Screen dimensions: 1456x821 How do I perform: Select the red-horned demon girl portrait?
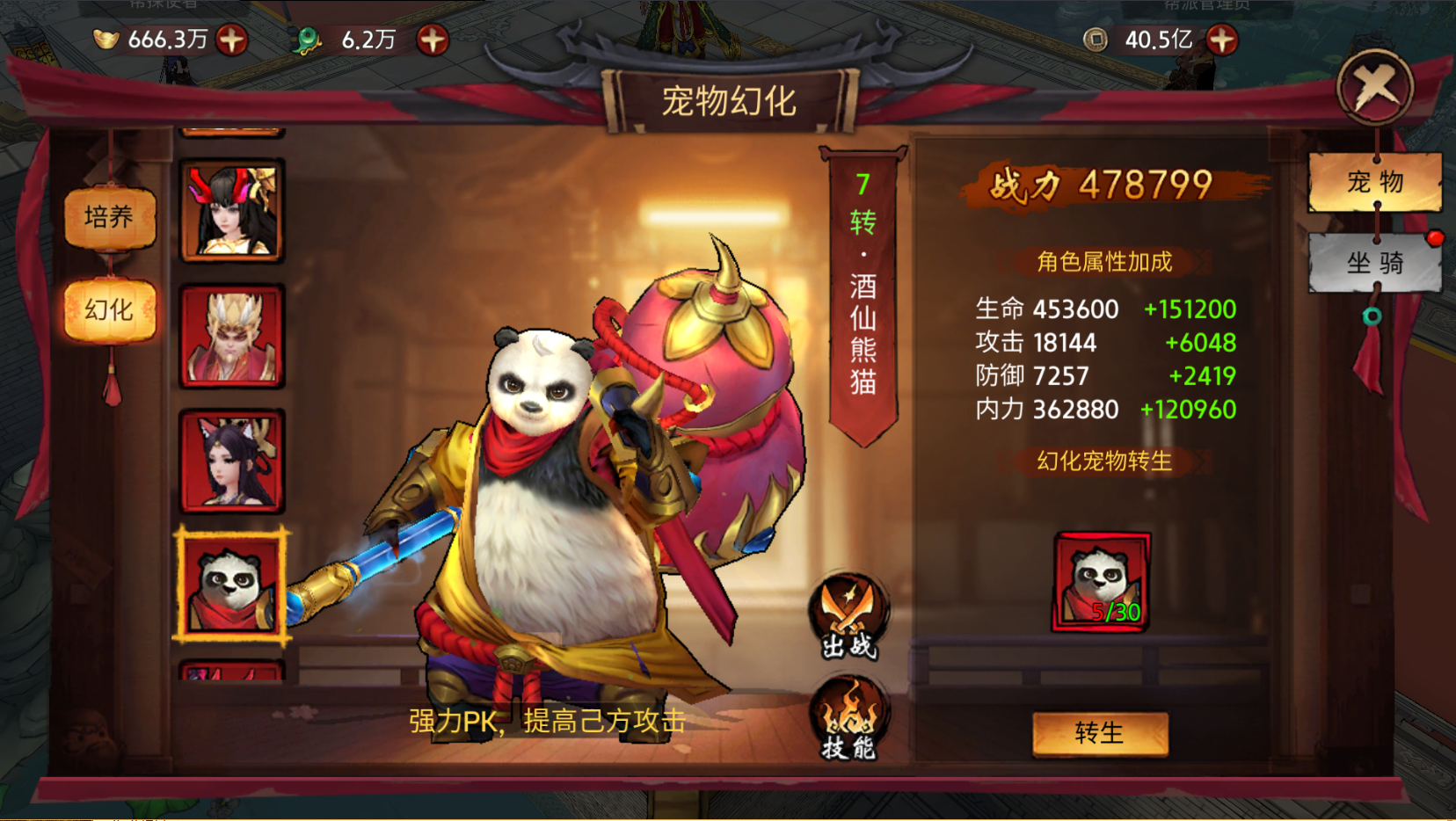click(232, 211)
